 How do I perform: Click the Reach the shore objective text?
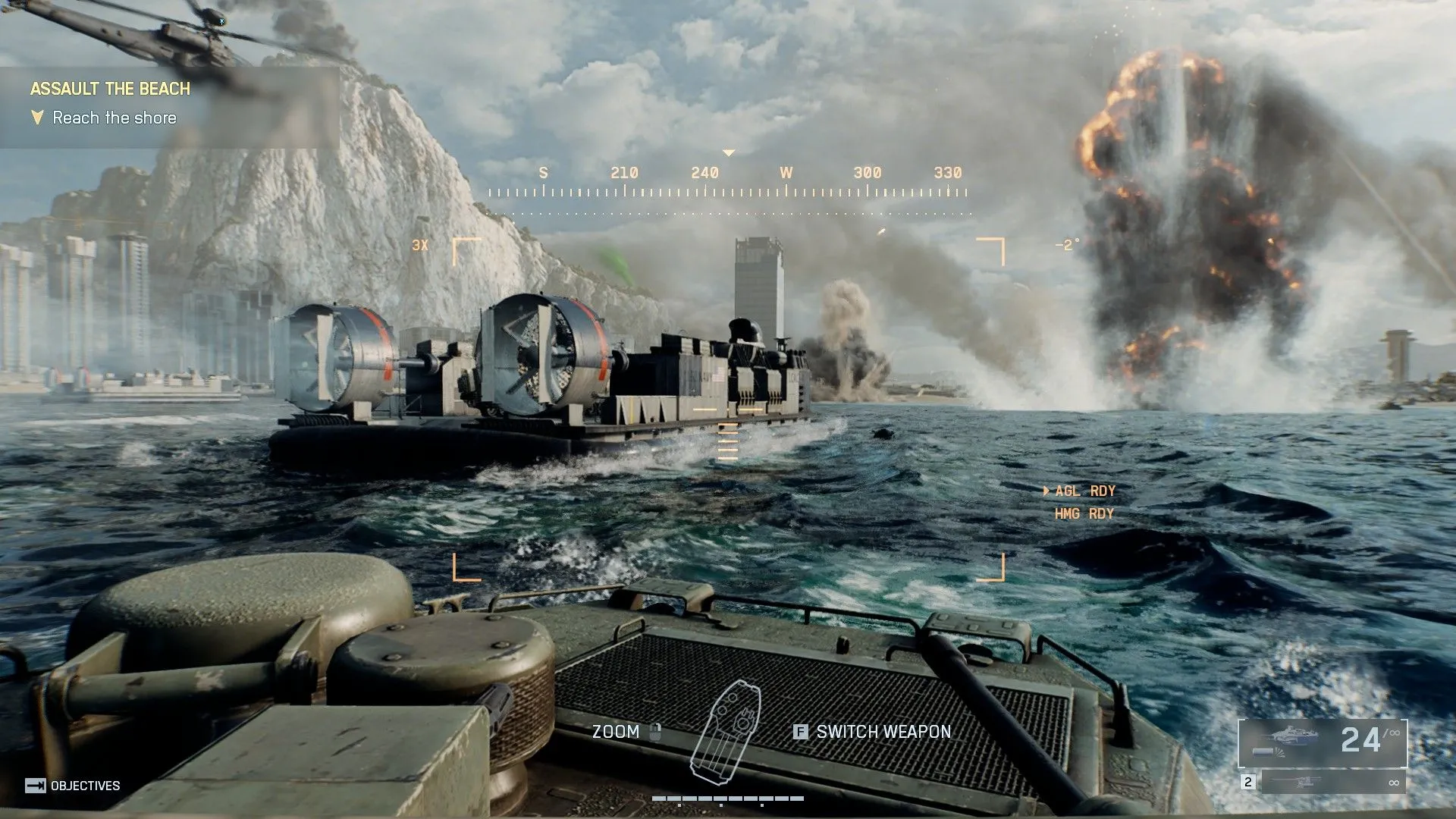pos(114,118)
